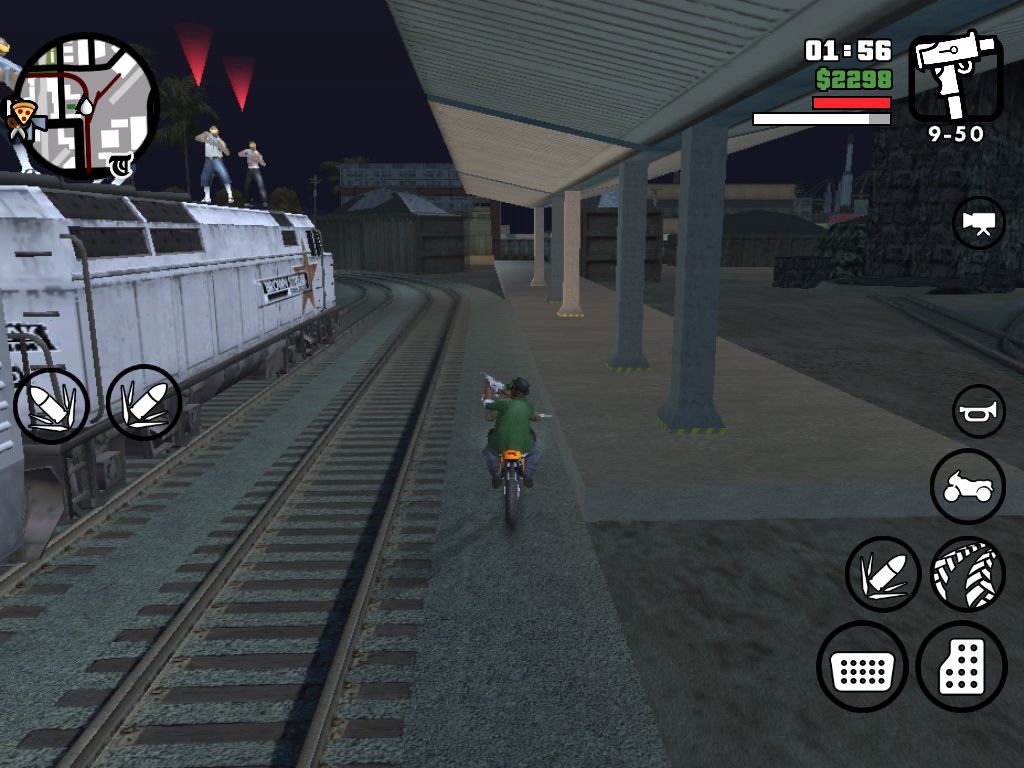
Task: Tap the wide brake pedal
Action: point(862,667)
